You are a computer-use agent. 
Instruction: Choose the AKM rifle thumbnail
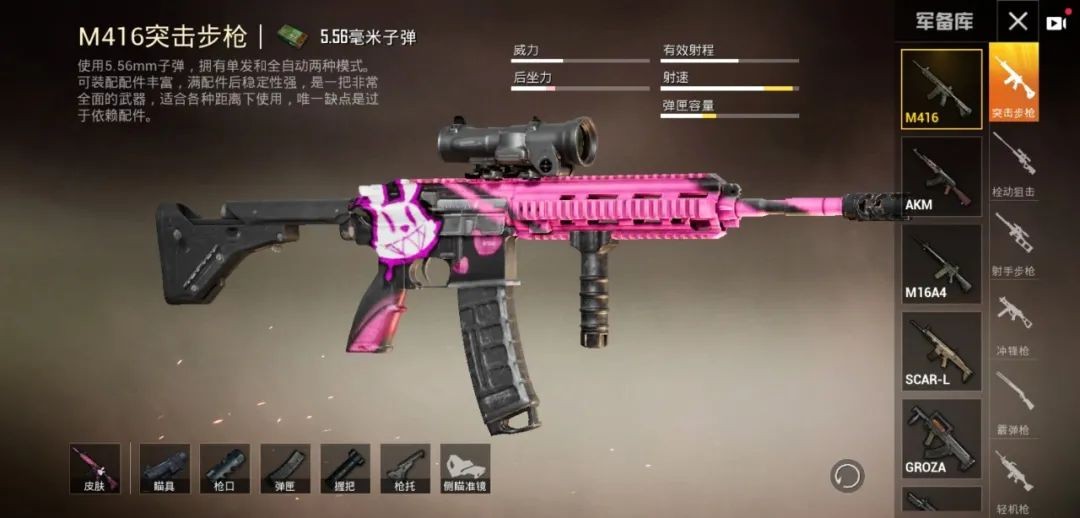(941, 177)
